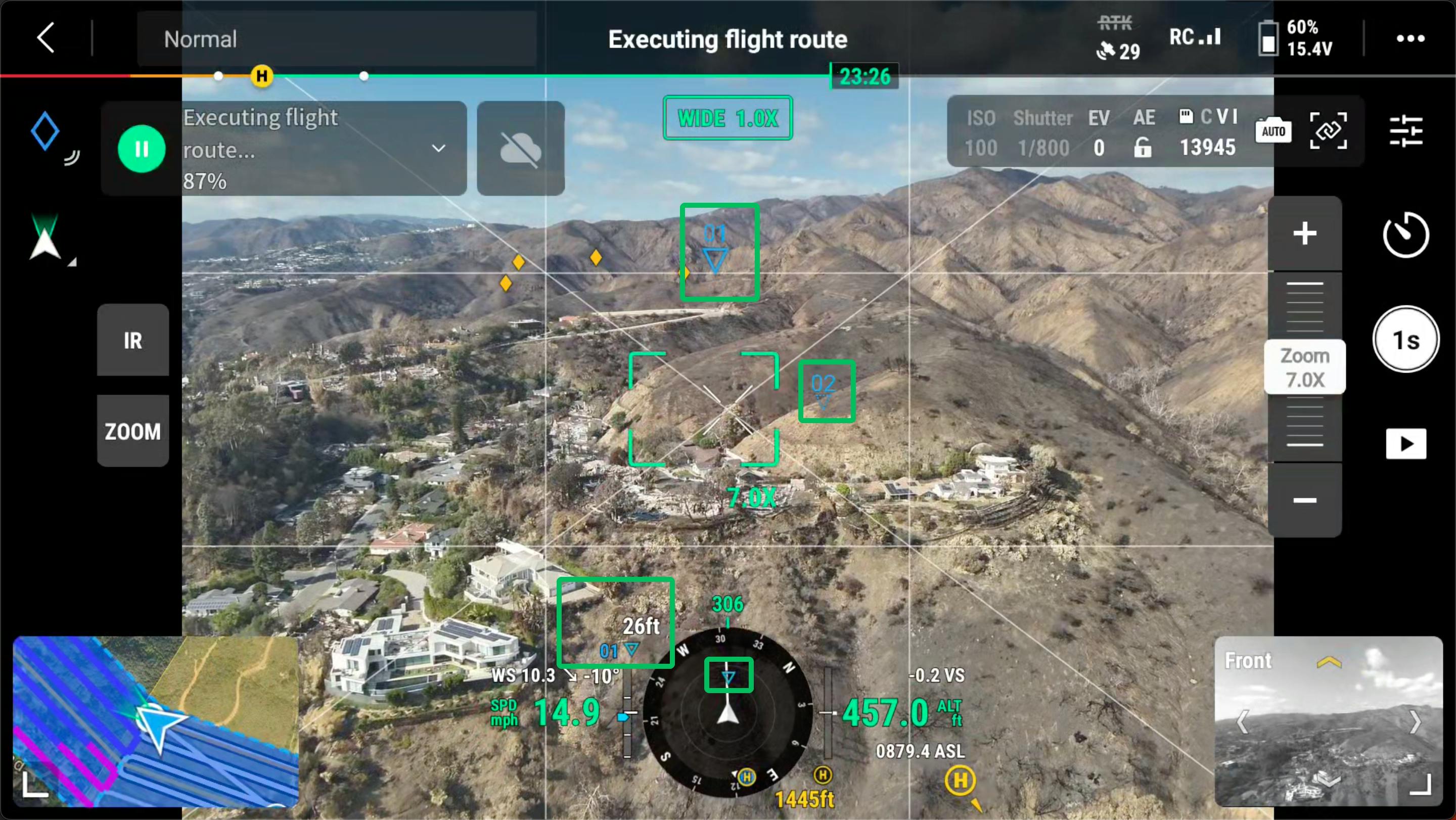
Task: Select the WIDE 1.0X camera button
Action: pyautogui.click(x=727, y=118)
